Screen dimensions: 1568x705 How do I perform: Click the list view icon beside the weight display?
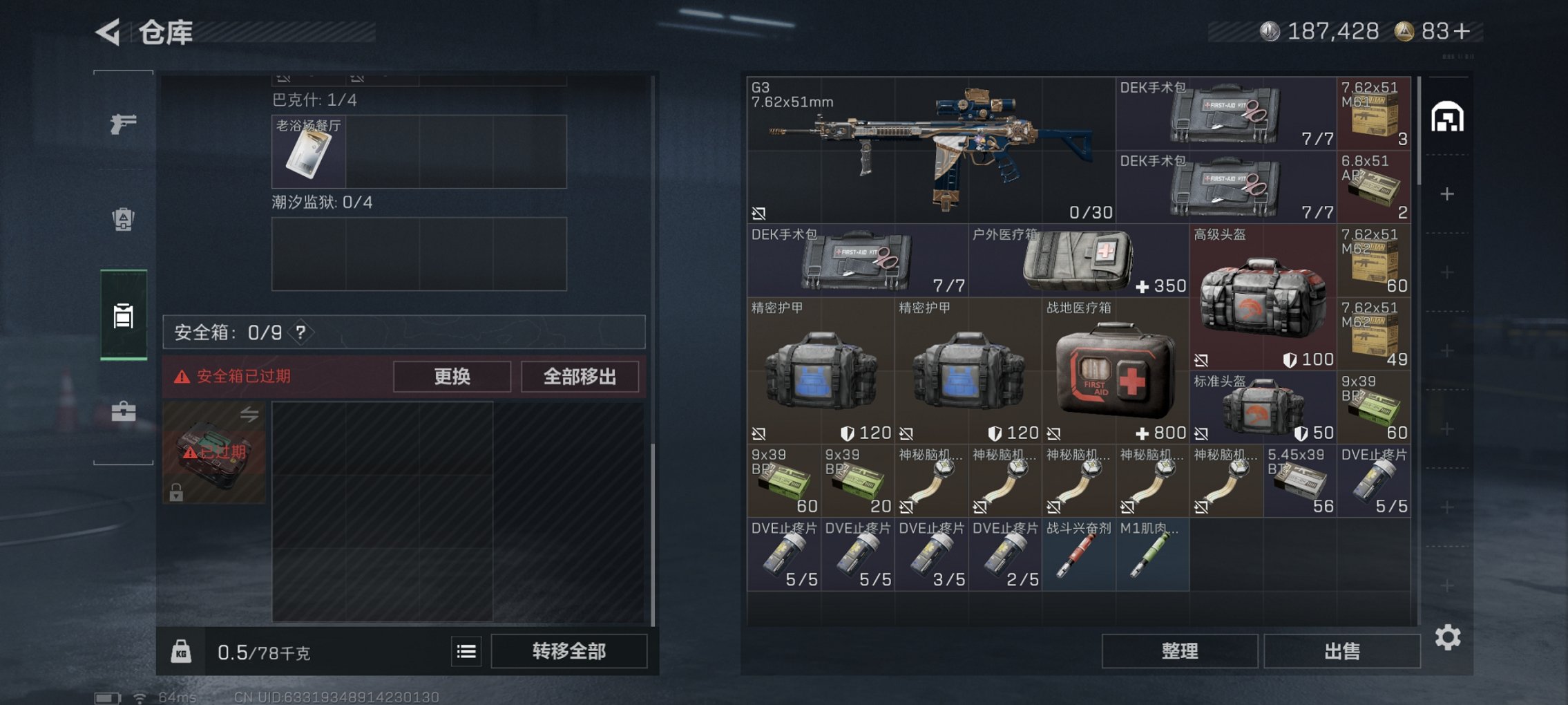click(x=465, y=651)
